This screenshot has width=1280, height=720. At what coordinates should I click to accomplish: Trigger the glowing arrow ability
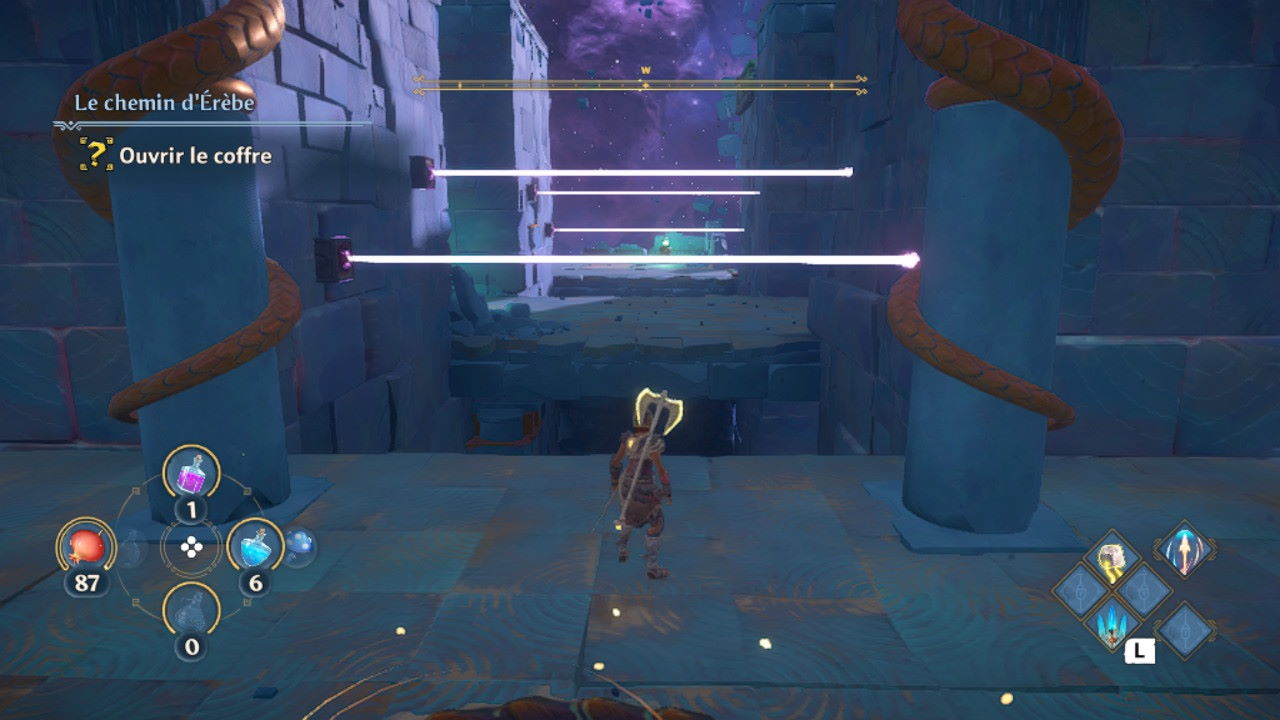pyautogui.click(x=1185, y=550)
